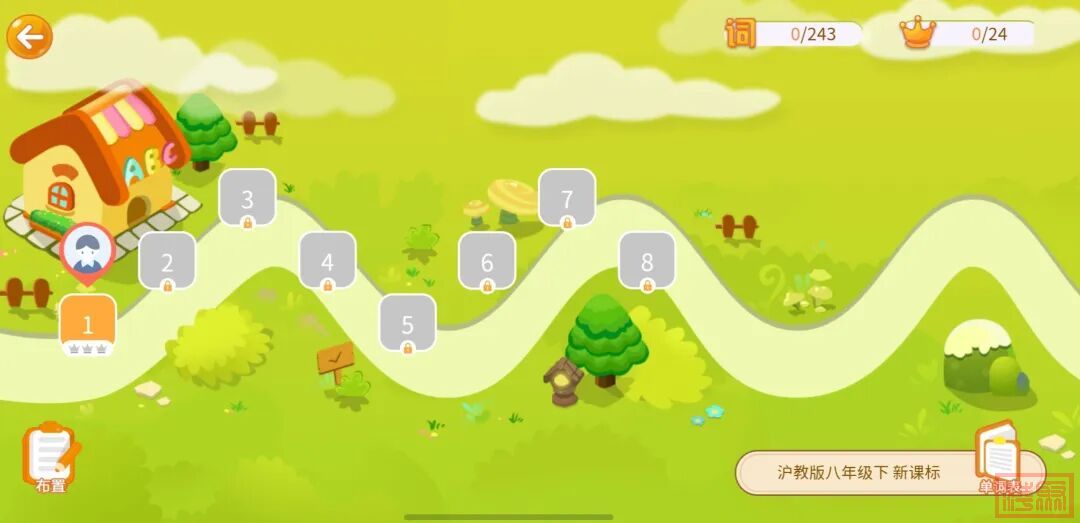The height and width of the screenshot is (523, 1080).
Task: Go back with the orange arrow button
Action: (x=30, y=37)
